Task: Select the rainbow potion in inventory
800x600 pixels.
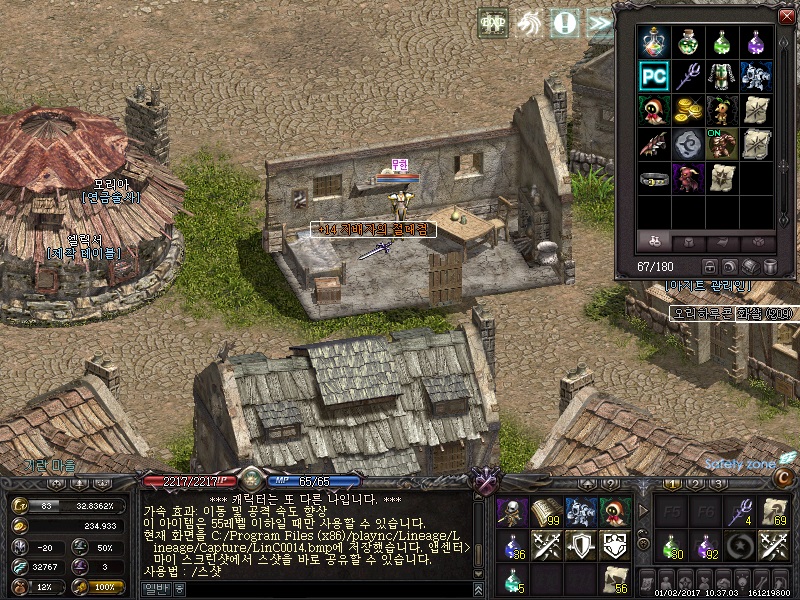Action: click(654, 42)
